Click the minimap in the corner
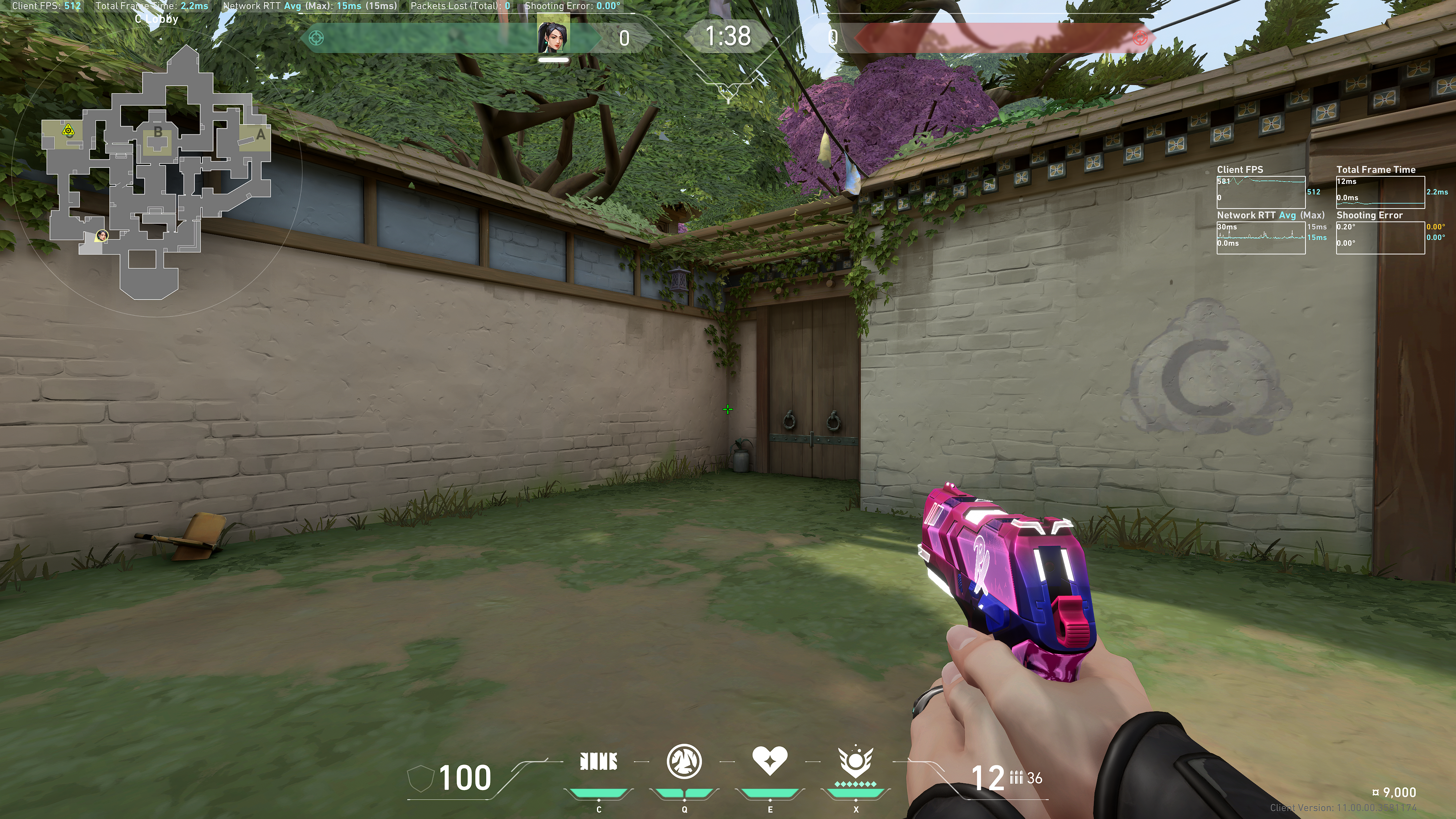The width and height of the screenshot is (1456, 819). [x=157, y=173]
